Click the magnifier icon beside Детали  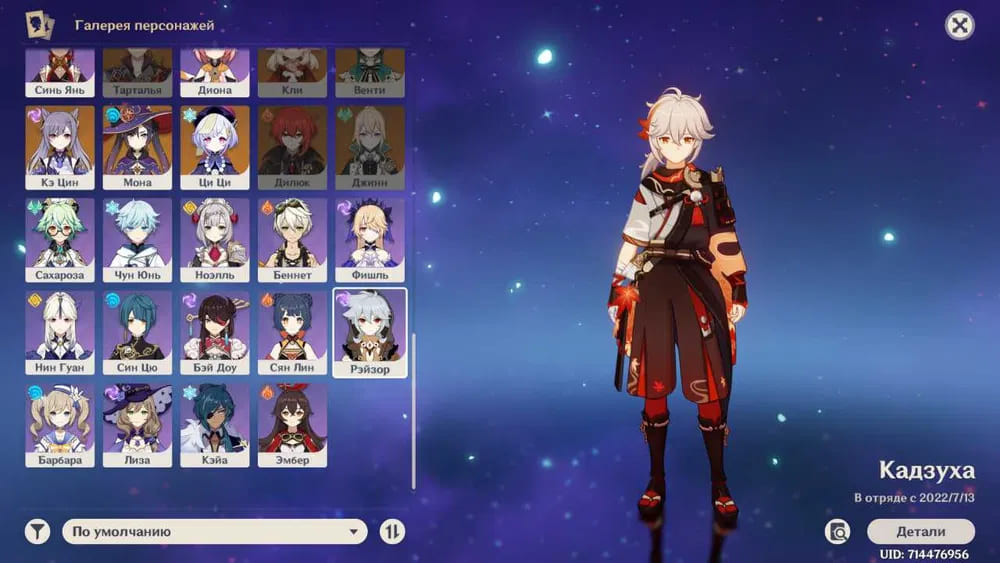838,531
